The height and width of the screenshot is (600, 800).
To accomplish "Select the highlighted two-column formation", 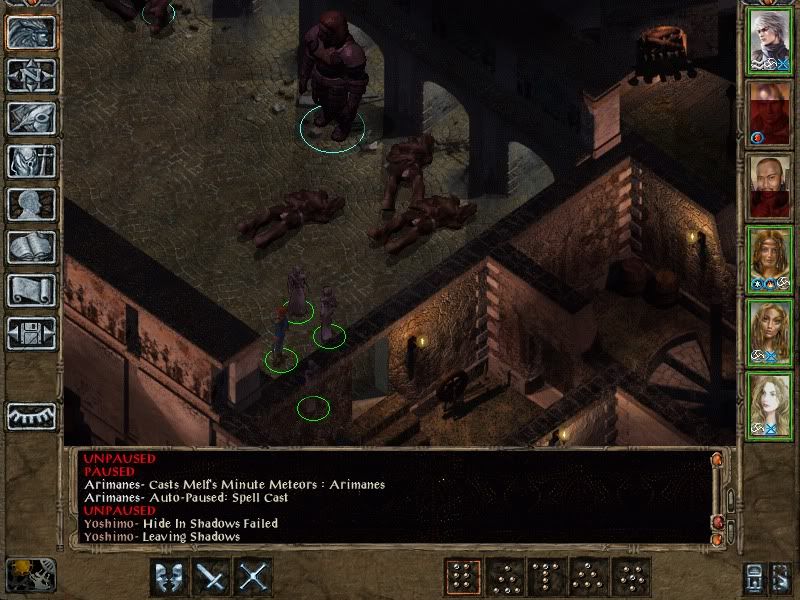I will coord(461,577).
